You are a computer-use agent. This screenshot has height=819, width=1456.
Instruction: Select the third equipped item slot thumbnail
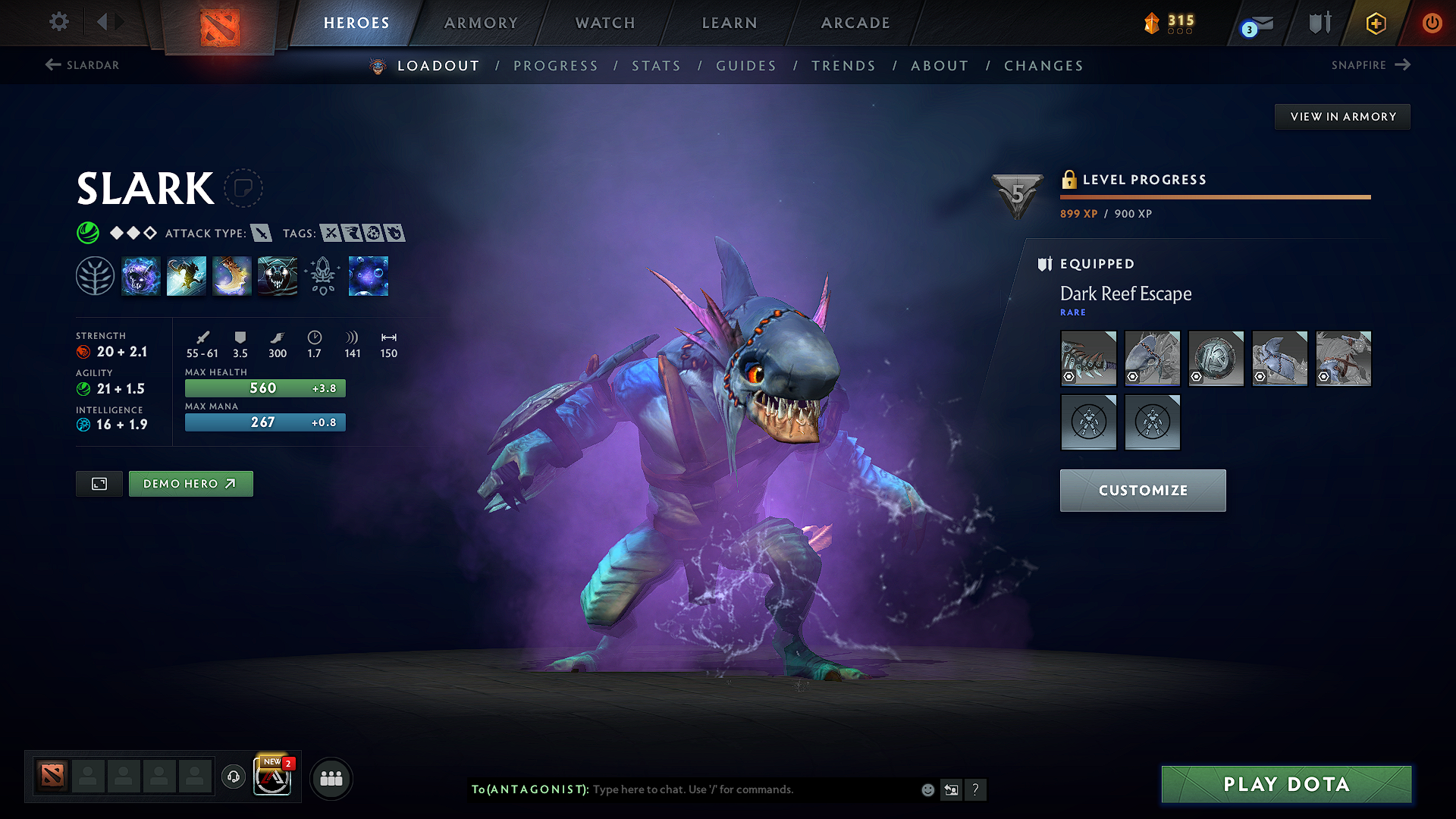tap(1216, 358)
